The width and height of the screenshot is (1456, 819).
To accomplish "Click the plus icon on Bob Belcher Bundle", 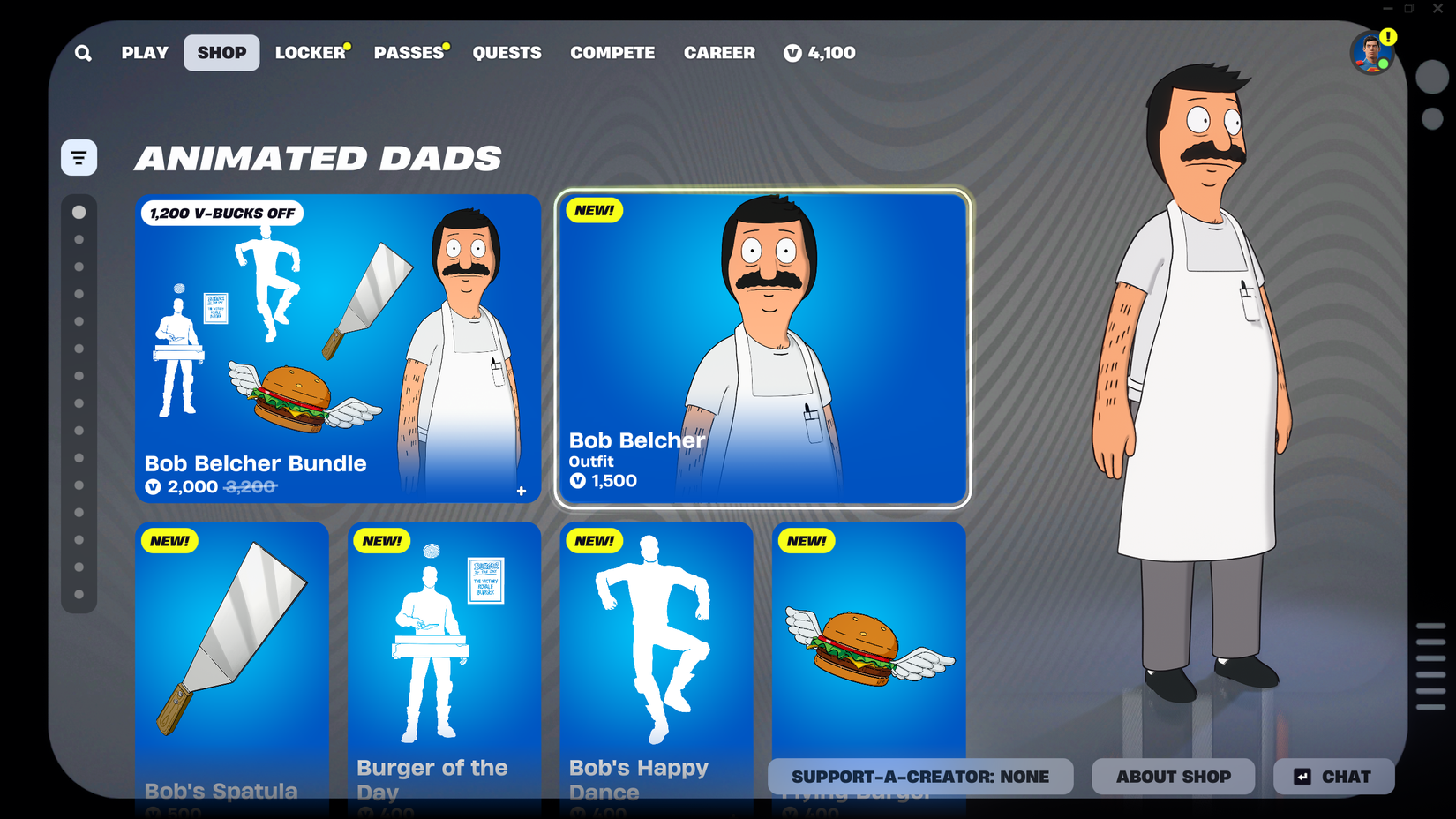I will [521, 492].
